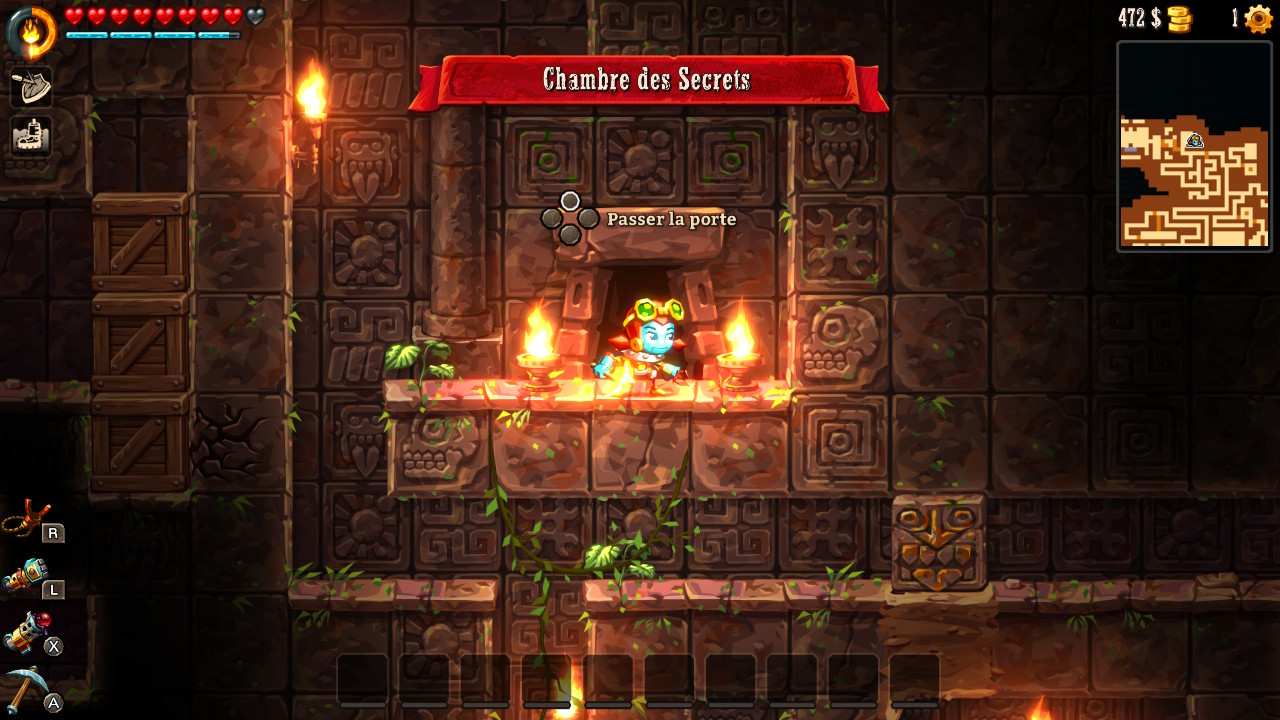Open the town travel icon
Image resolution: width=1280 pixels, height=720 pixels.
point(31,136)
